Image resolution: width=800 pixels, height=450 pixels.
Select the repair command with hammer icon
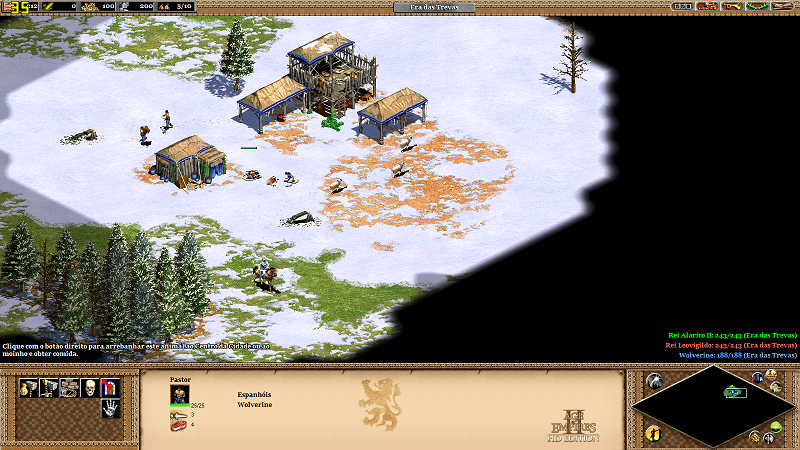(x=68, y=387)
